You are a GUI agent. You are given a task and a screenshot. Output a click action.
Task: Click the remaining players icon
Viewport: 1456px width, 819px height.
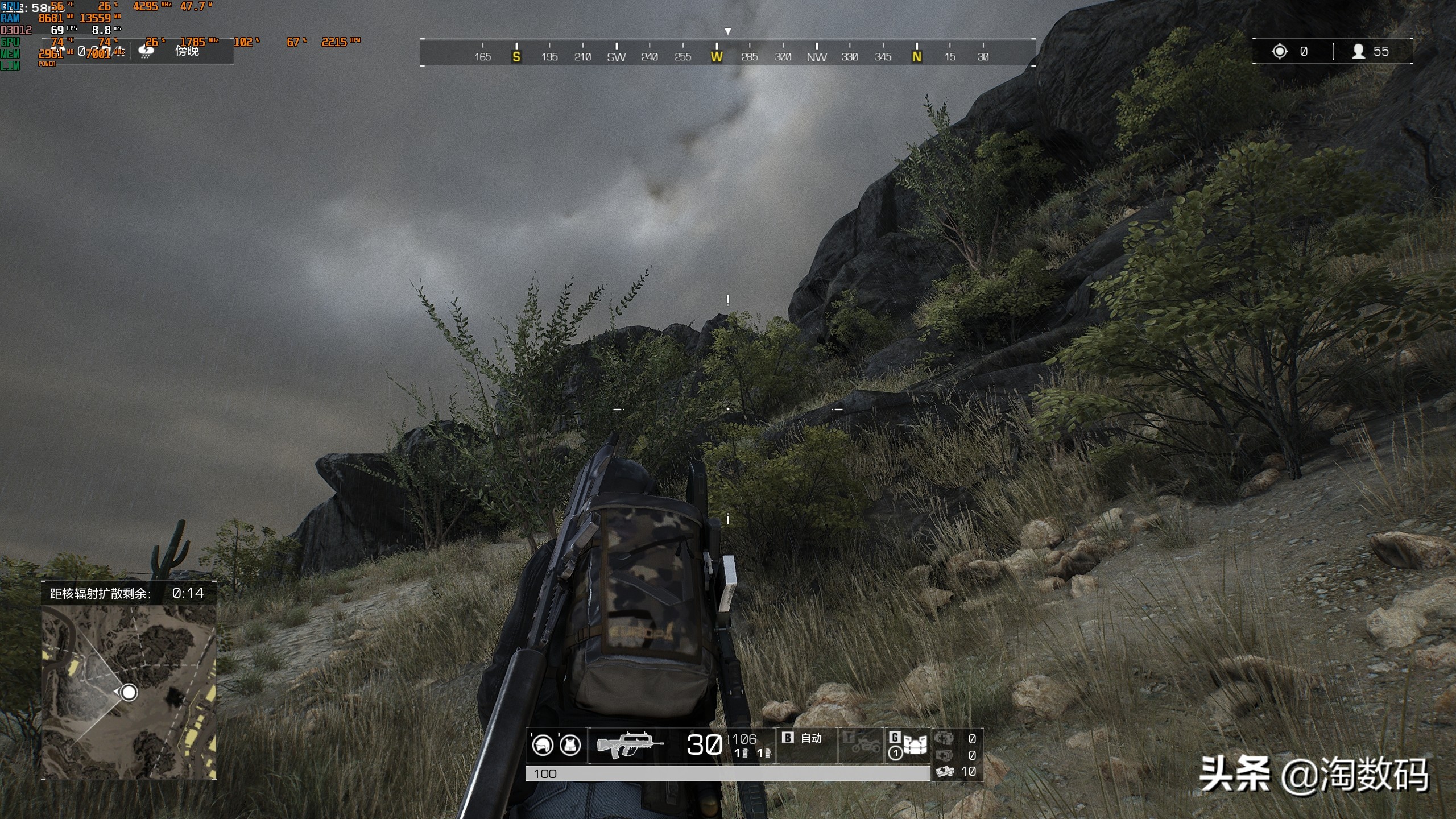click(x=1358, y=52)
